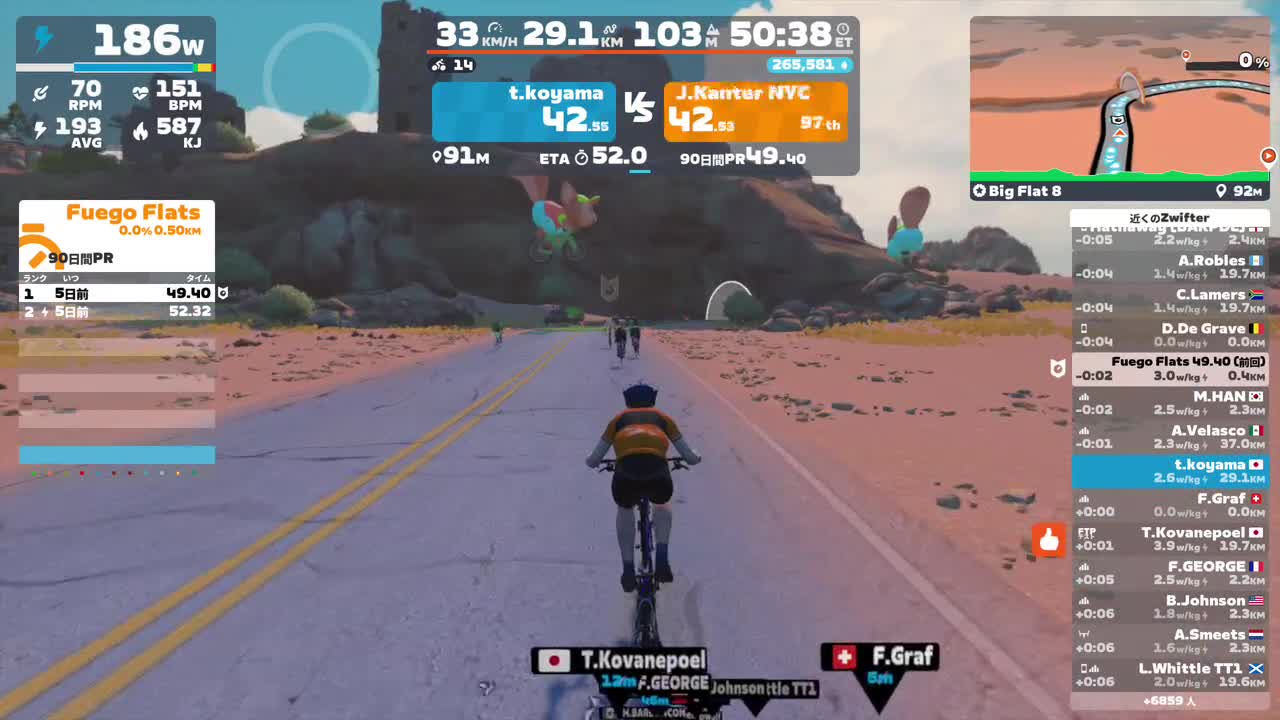Open route settings via gear icon beside Big Flat 8
Screen dimensions: 1280x720
[978, 190]
